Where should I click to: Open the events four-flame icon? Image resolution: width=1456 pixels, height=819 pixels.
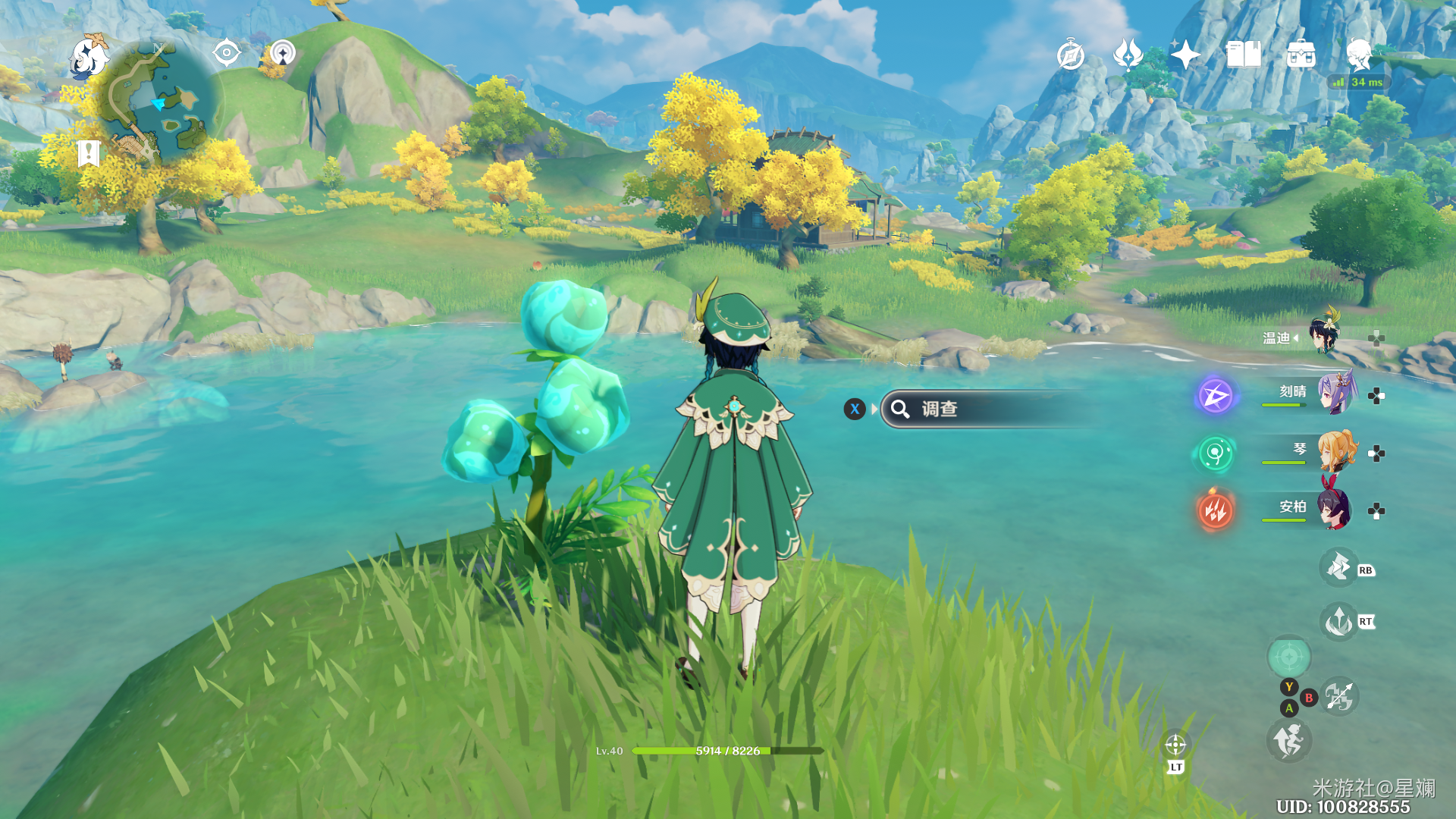tap(1128, 55)
